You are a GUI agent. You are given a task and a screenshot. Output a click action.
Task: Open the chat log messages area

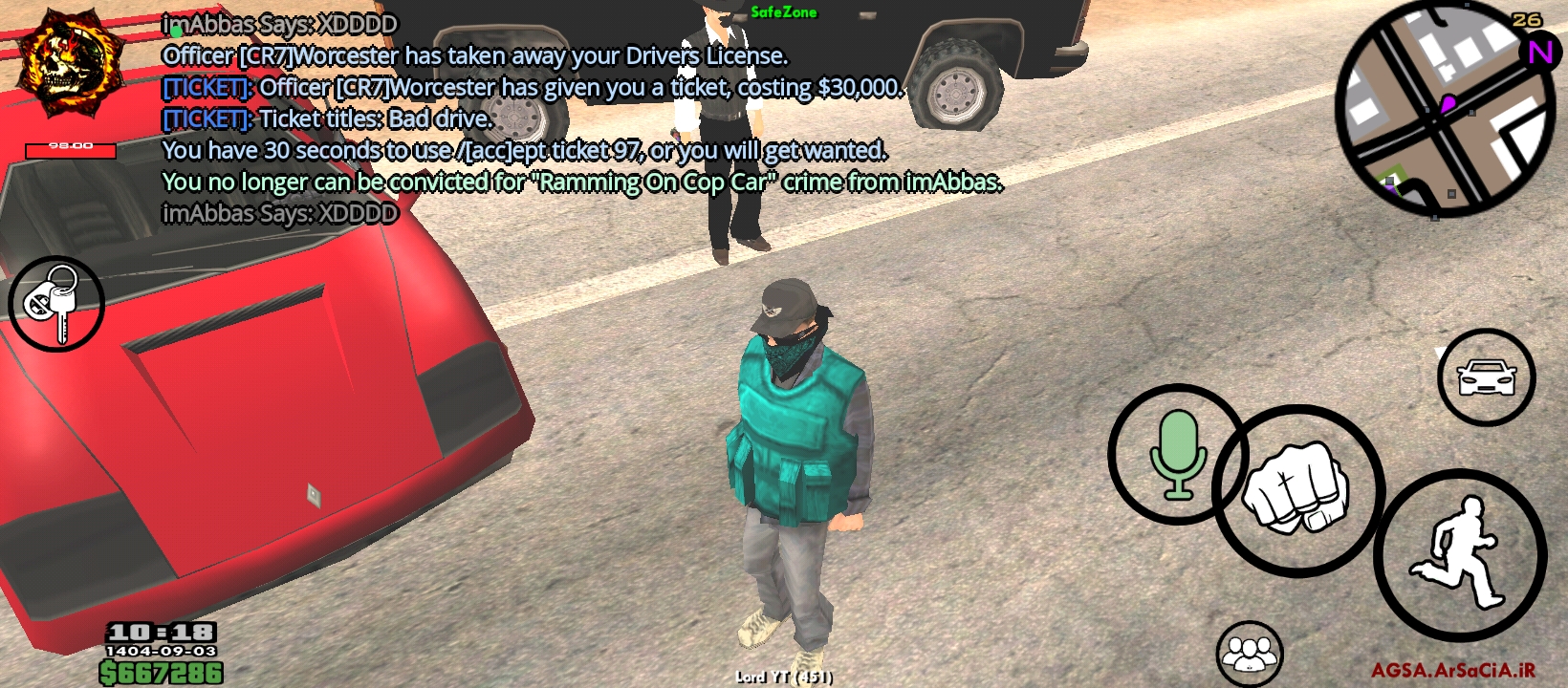coord(574,118)
